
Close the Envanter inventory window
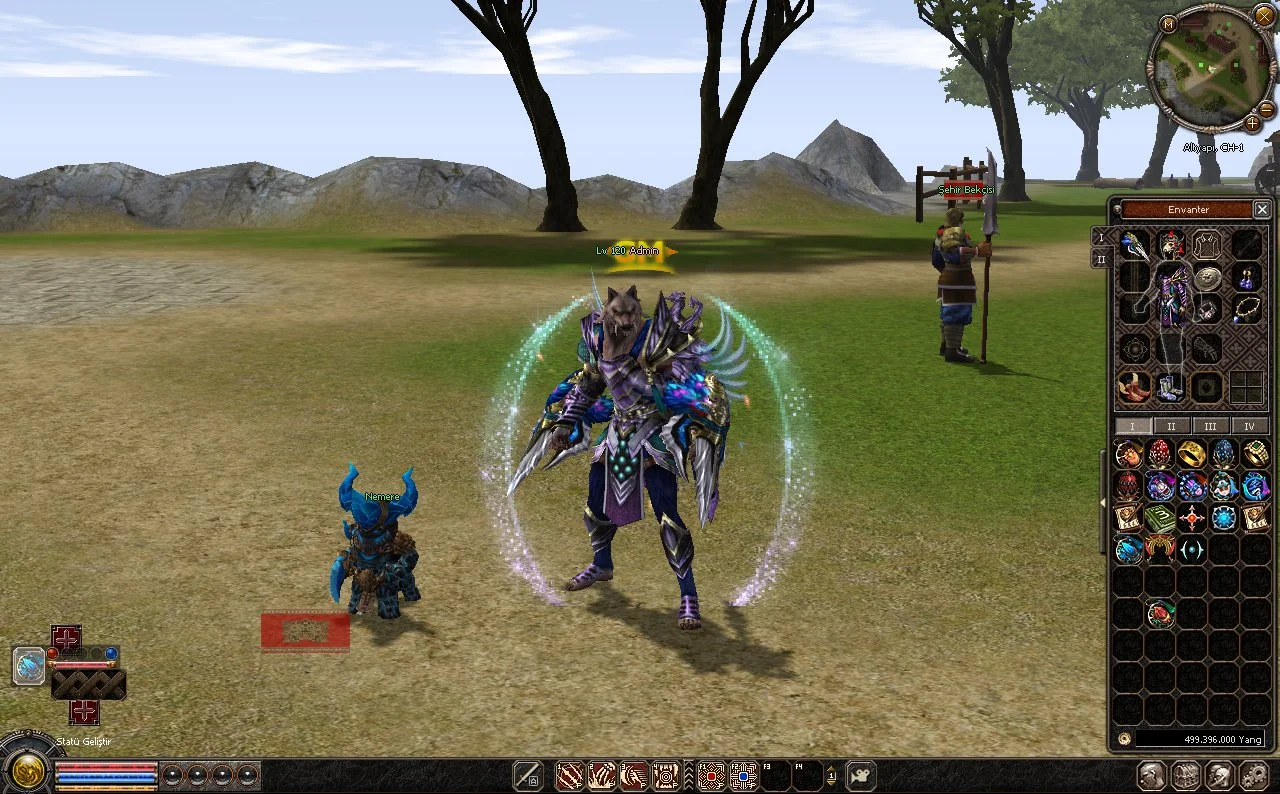(1262, 210)
